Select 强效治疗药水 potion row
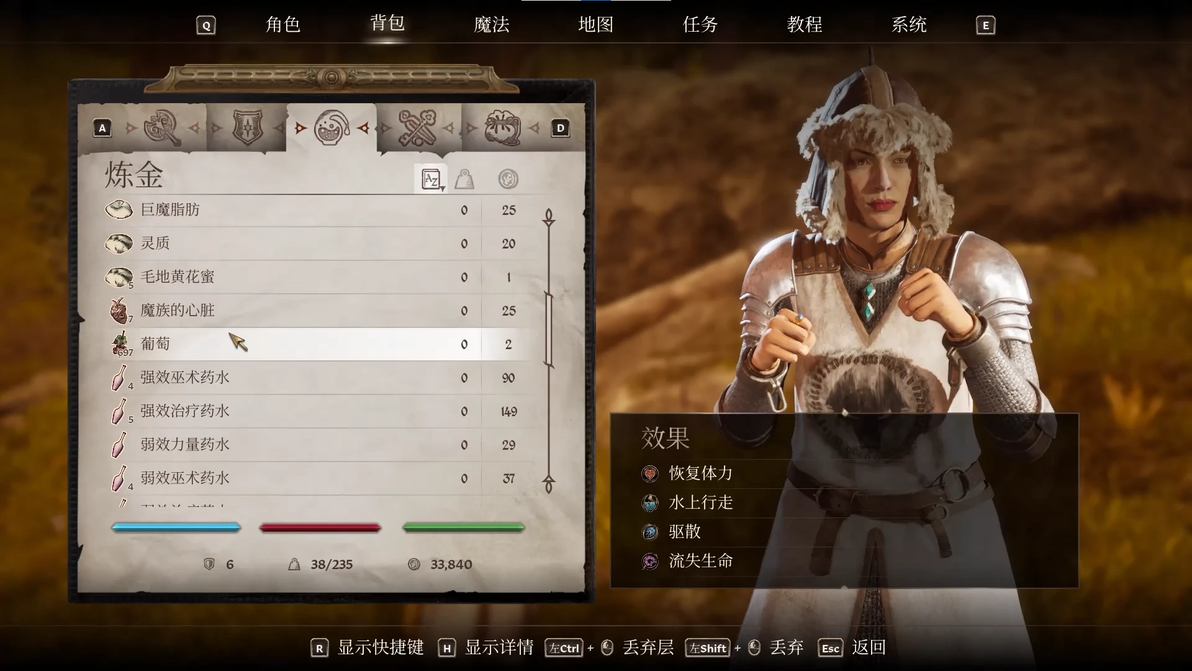Screen dimensions: 1192x671 point(300,411)
